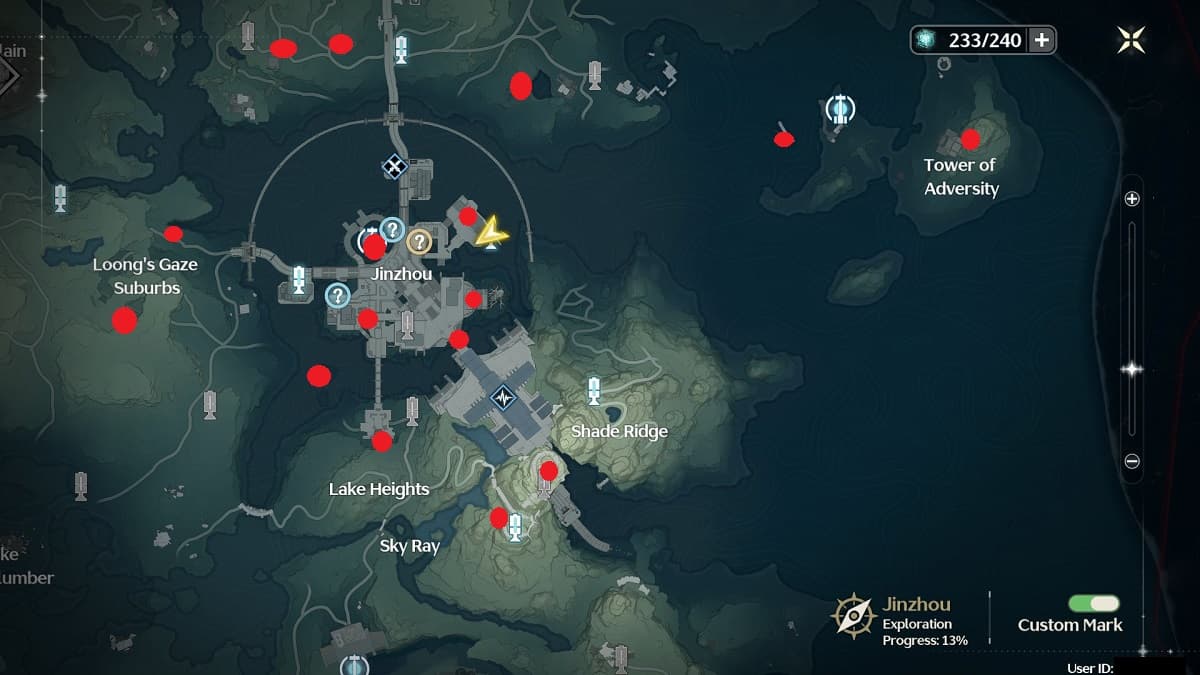Viewport: 1200px width, 675px height.
Task: Select the diamond pulse marker near Shade Ridge
Action: [503, 398]
